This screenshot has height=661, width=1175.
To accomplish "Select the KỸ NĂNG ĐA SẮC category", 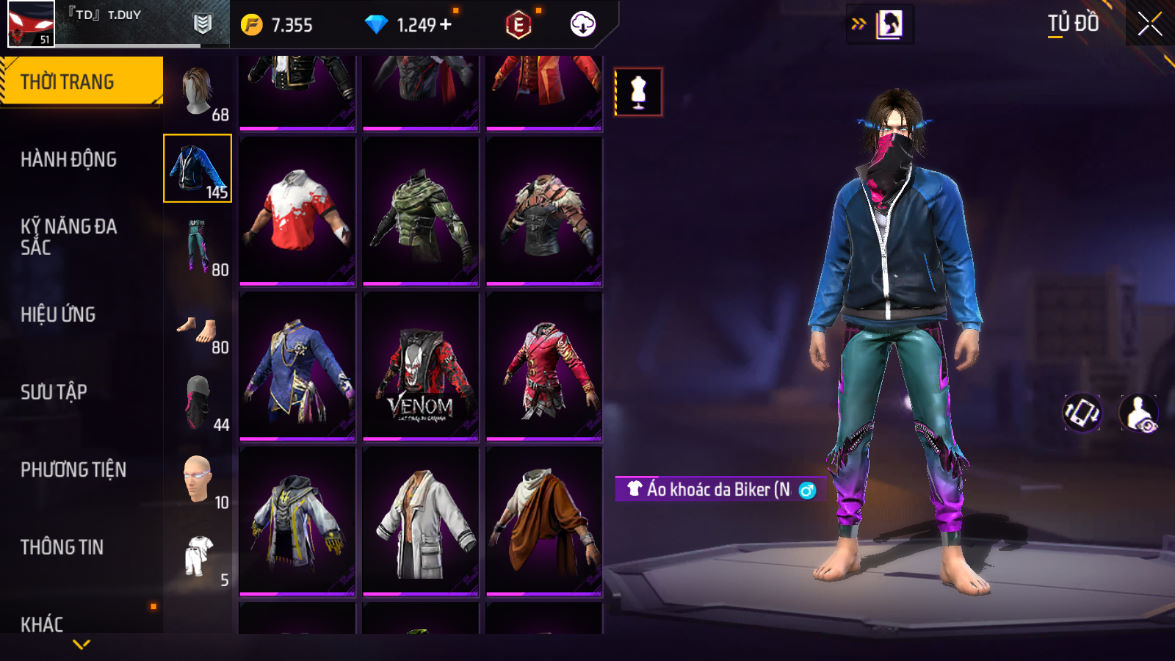I will coord(68,236).
